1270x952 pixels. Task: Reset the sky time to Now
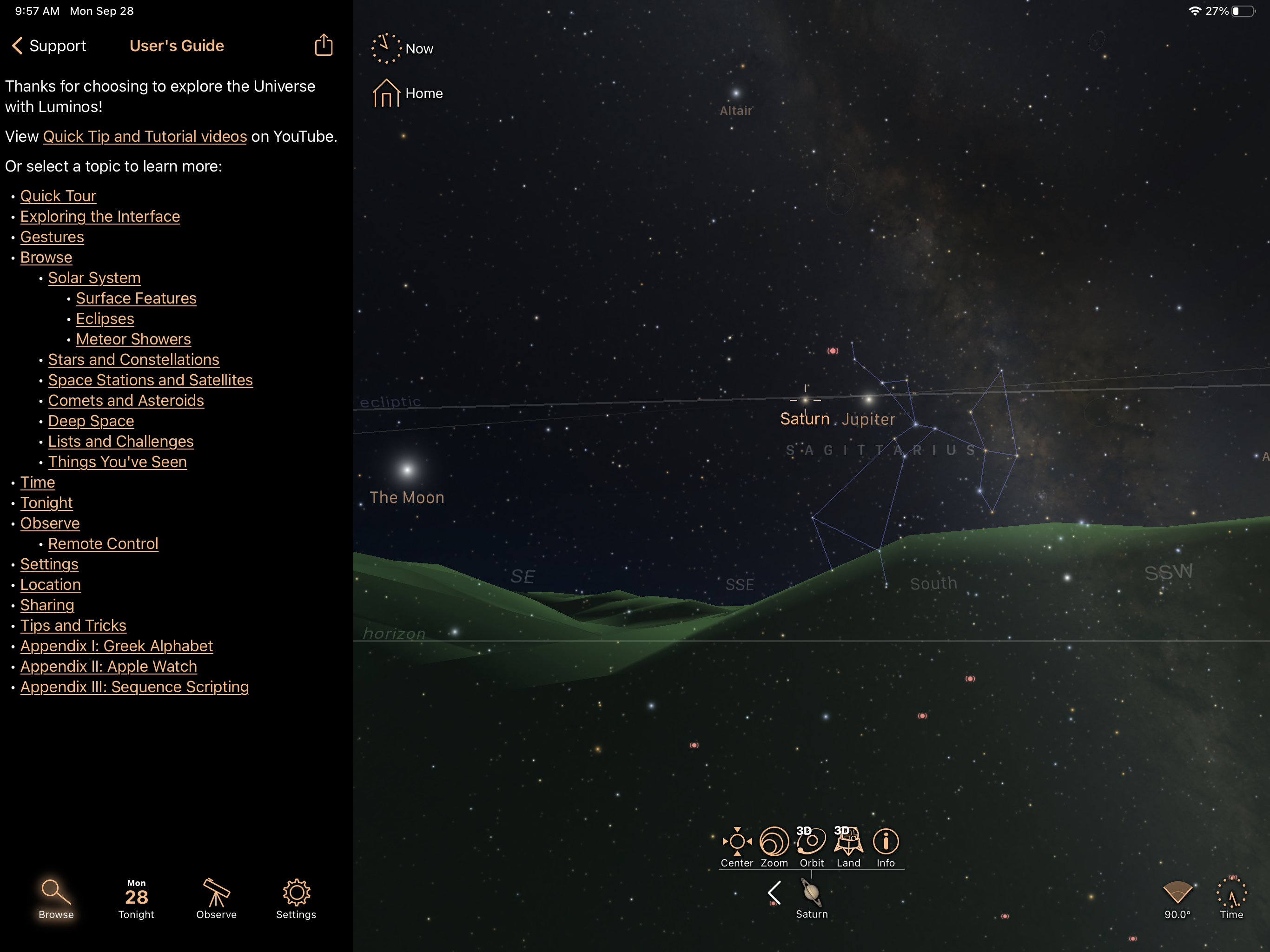point(402,49)
